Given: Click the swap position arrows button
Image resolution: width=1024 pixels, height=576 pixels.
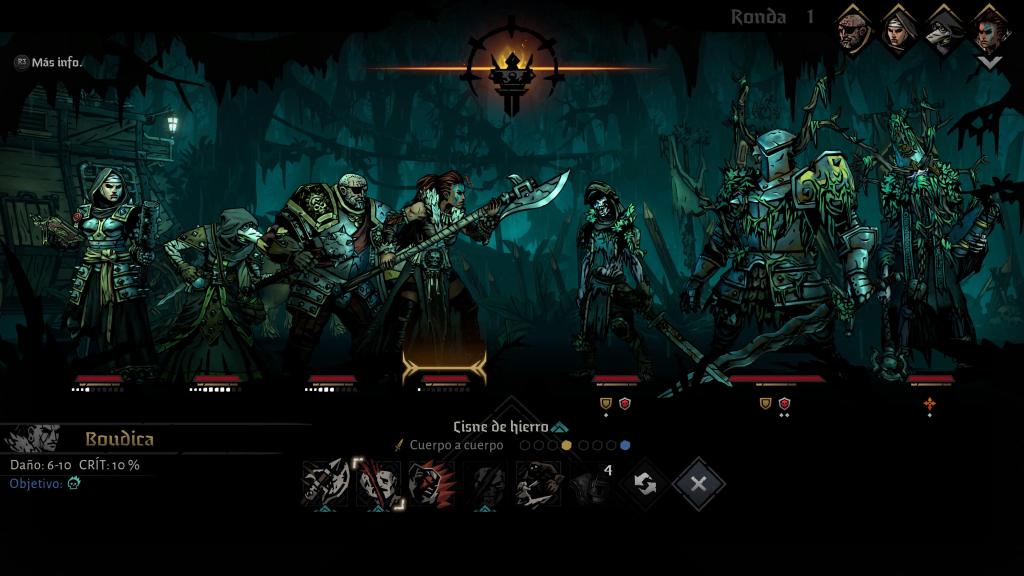Looking at the screenshot, I should click(x=645, y=485).
